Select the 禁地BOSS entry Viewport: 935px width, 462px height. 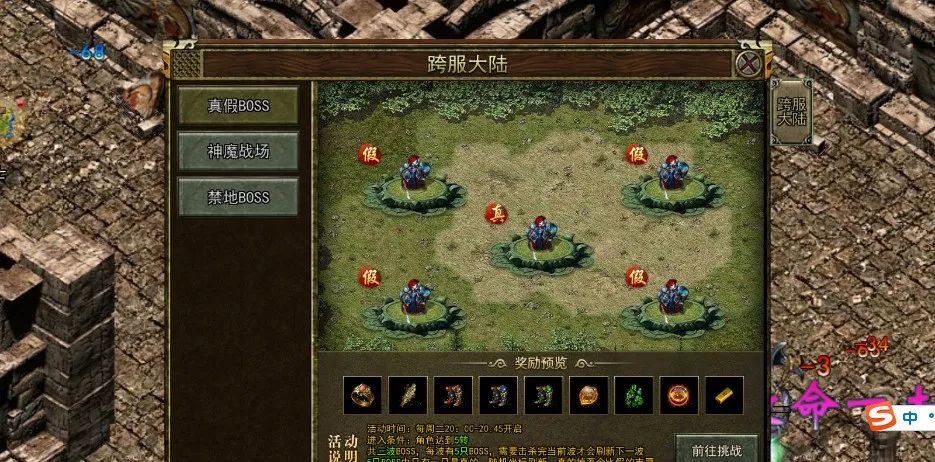(x=238, y=197)
